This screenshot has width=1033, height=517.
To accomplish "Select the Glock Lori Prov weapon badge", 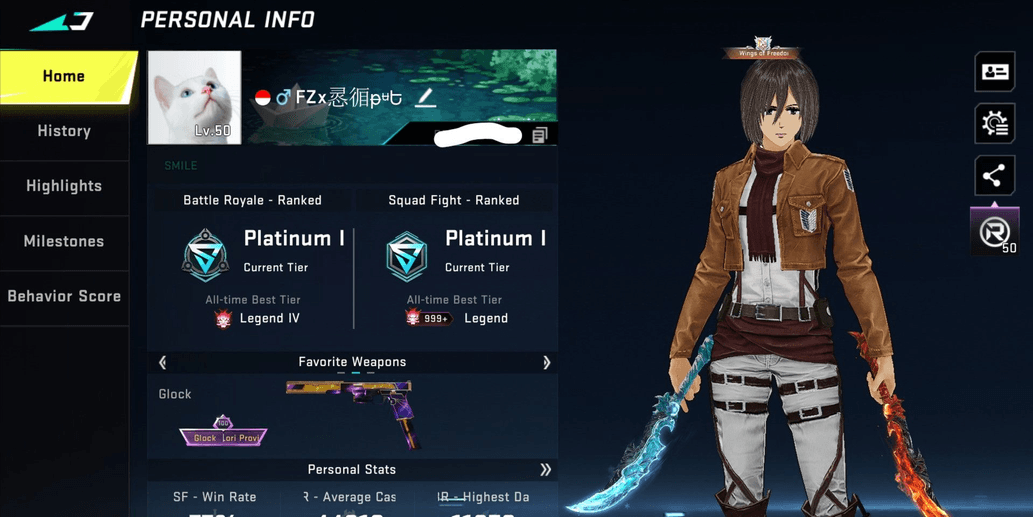I will pos(223,434).
